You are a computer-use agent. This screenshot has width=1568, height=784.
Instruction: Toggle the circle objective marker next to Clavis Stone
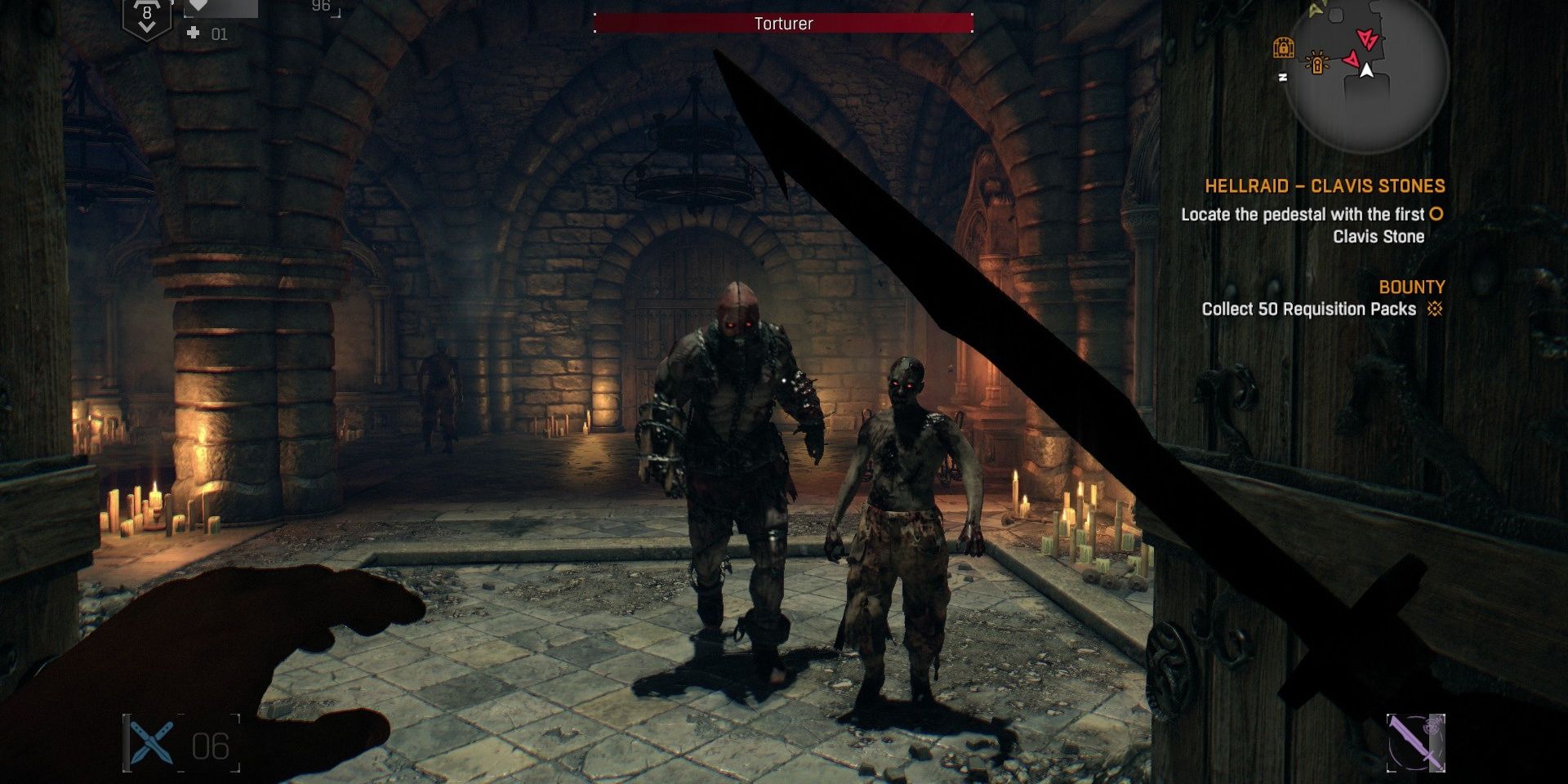tap(1434, 215)
